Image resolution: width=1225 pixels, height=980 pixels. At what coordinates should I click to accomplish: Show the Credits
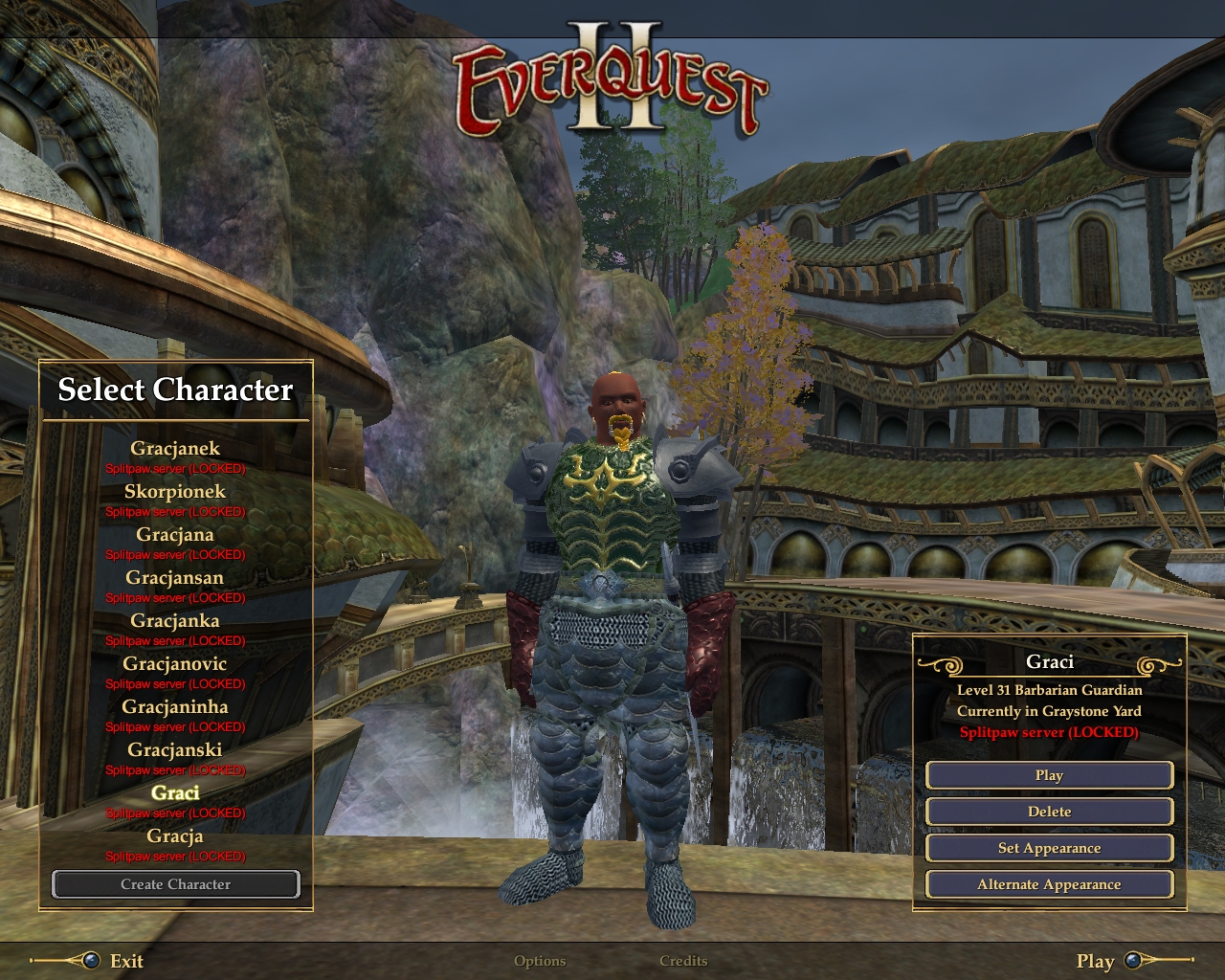click(x=683, y=961)
